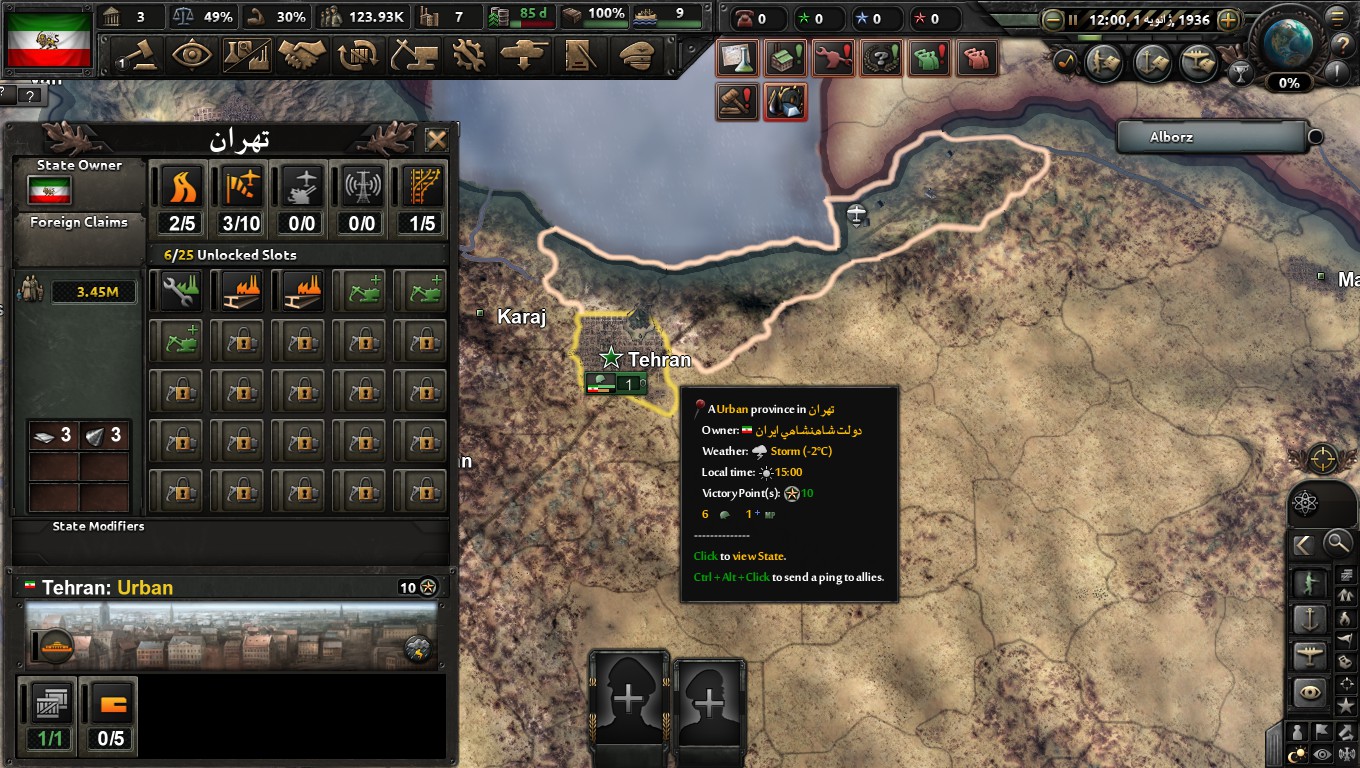This screenshot has height=768, width=1360.
Task: Open the Production gear and wrench screen
Action: coord(468,55)
